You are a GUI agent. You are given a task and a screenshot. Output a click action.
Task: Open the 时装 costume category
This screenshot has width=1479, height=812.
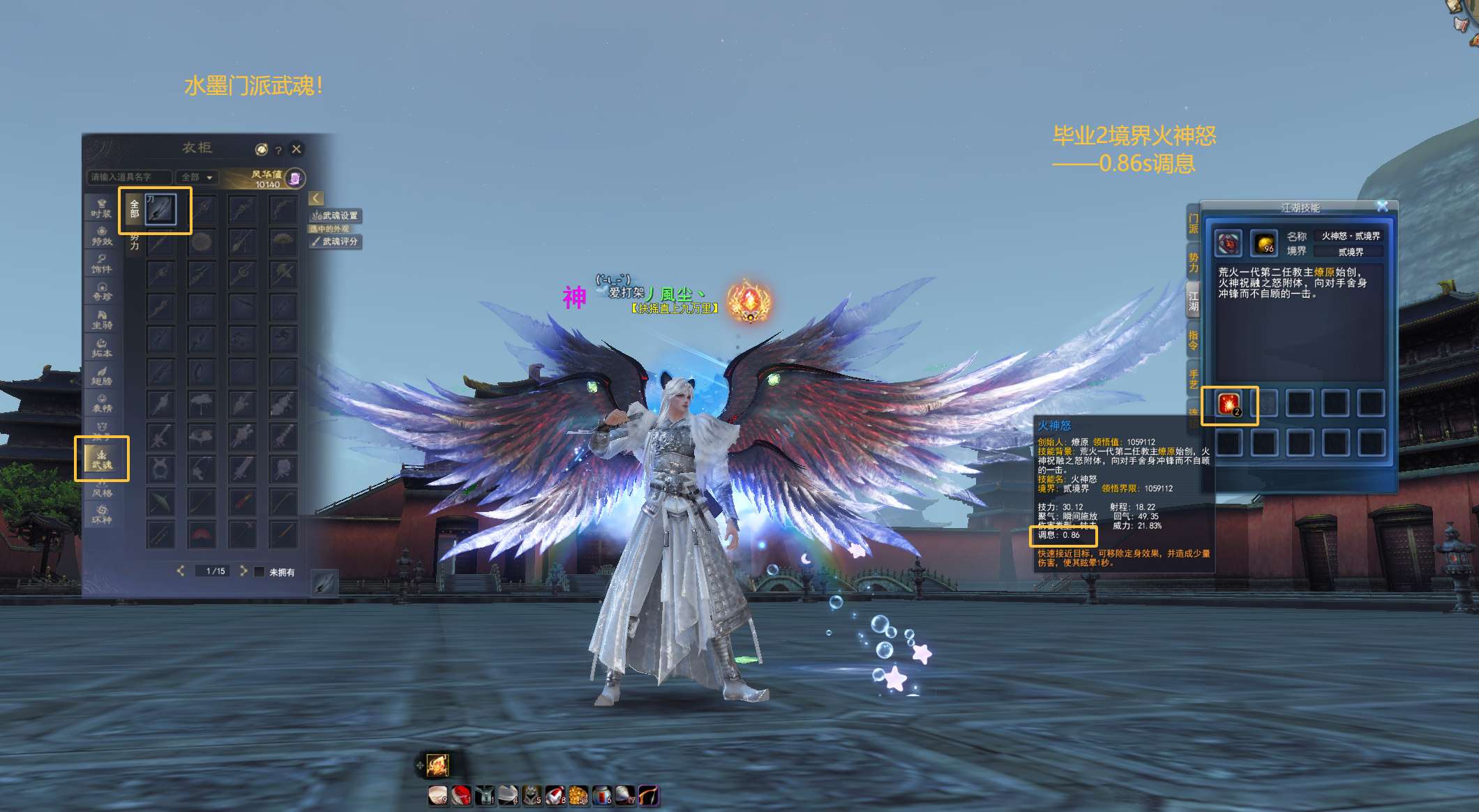pos(102,208)
